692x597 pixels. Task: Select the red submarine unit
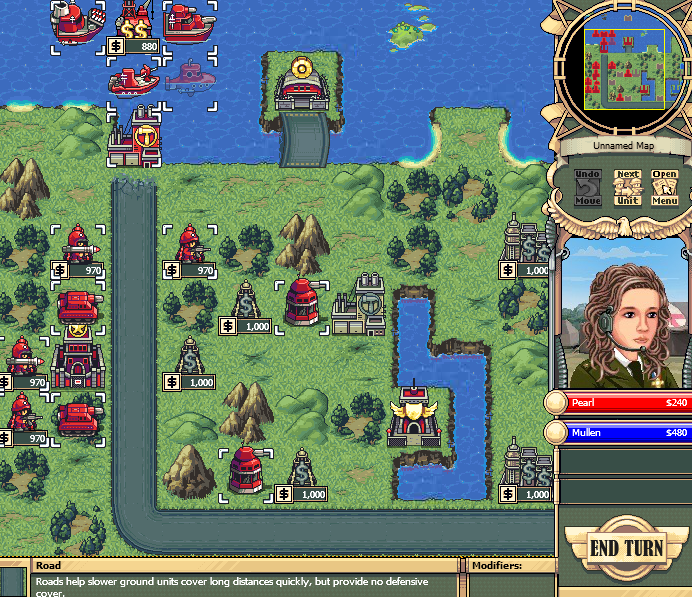(189, 75)
